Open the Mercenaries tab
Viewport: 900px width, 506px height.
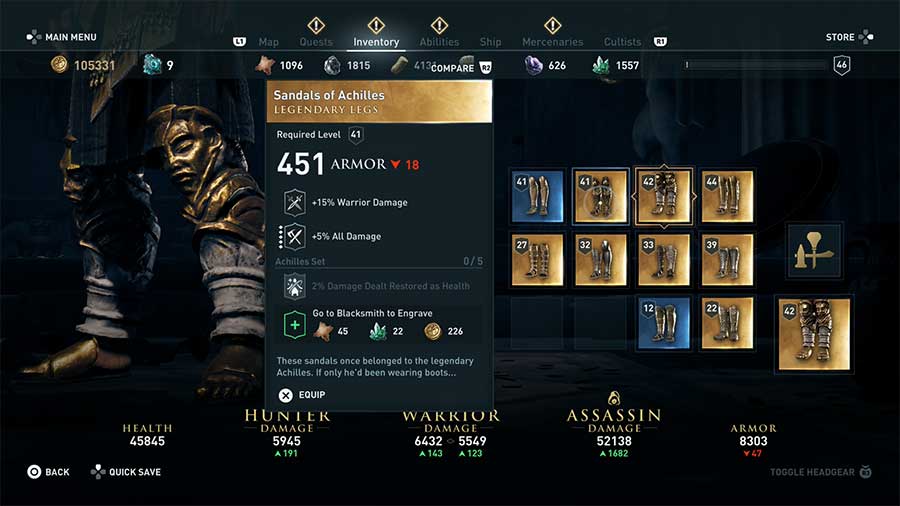552,42
